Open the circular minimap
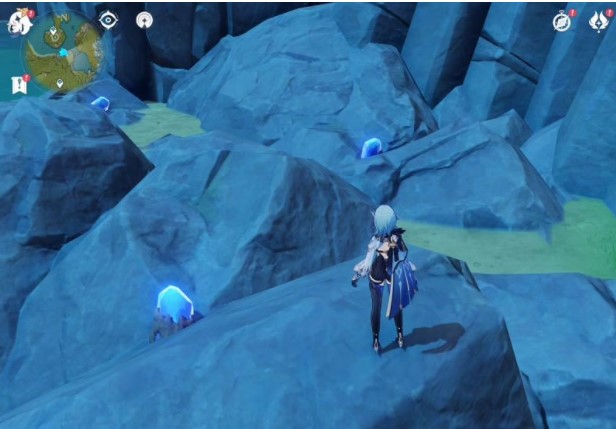 [63, 50]
